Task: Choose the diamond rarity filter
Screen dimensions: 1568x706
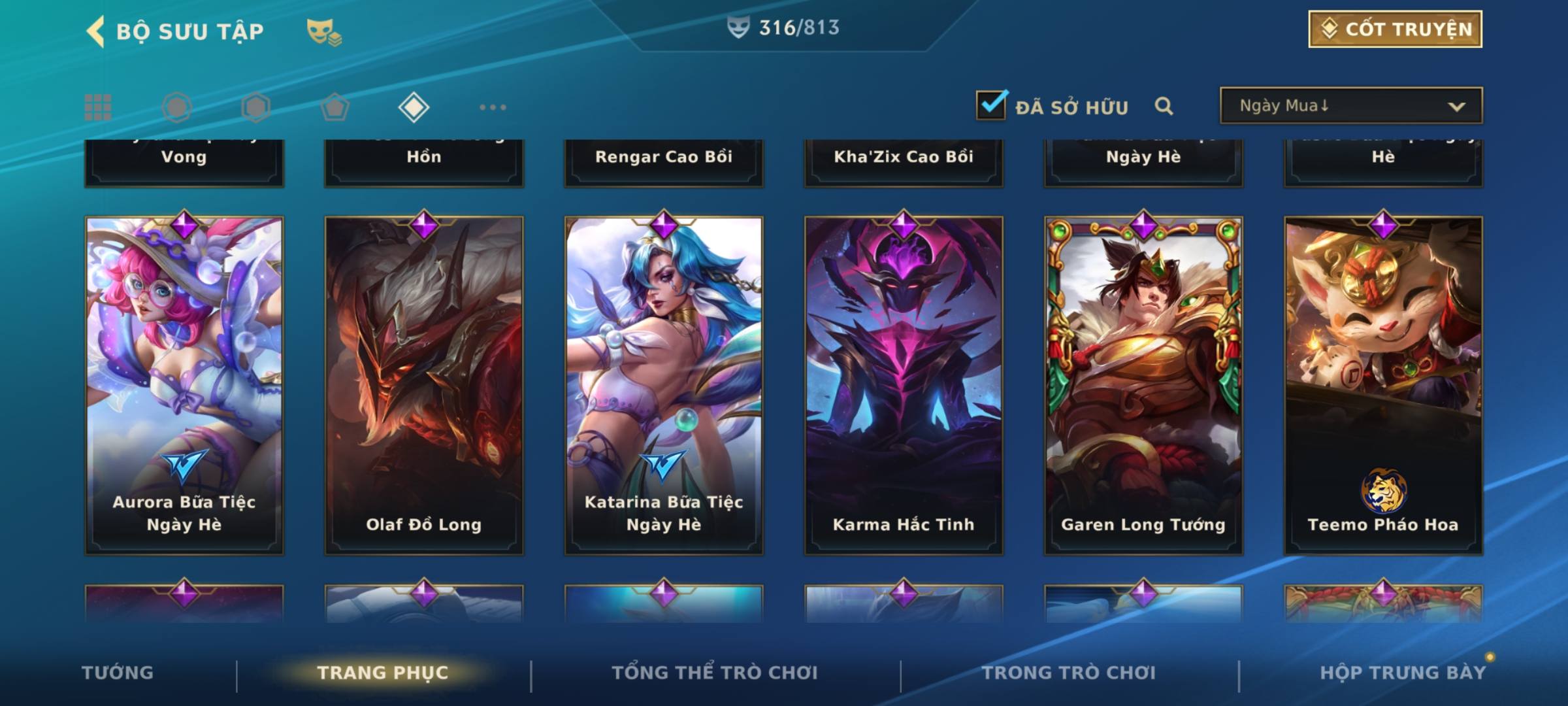Action: [x=414, y=107]
